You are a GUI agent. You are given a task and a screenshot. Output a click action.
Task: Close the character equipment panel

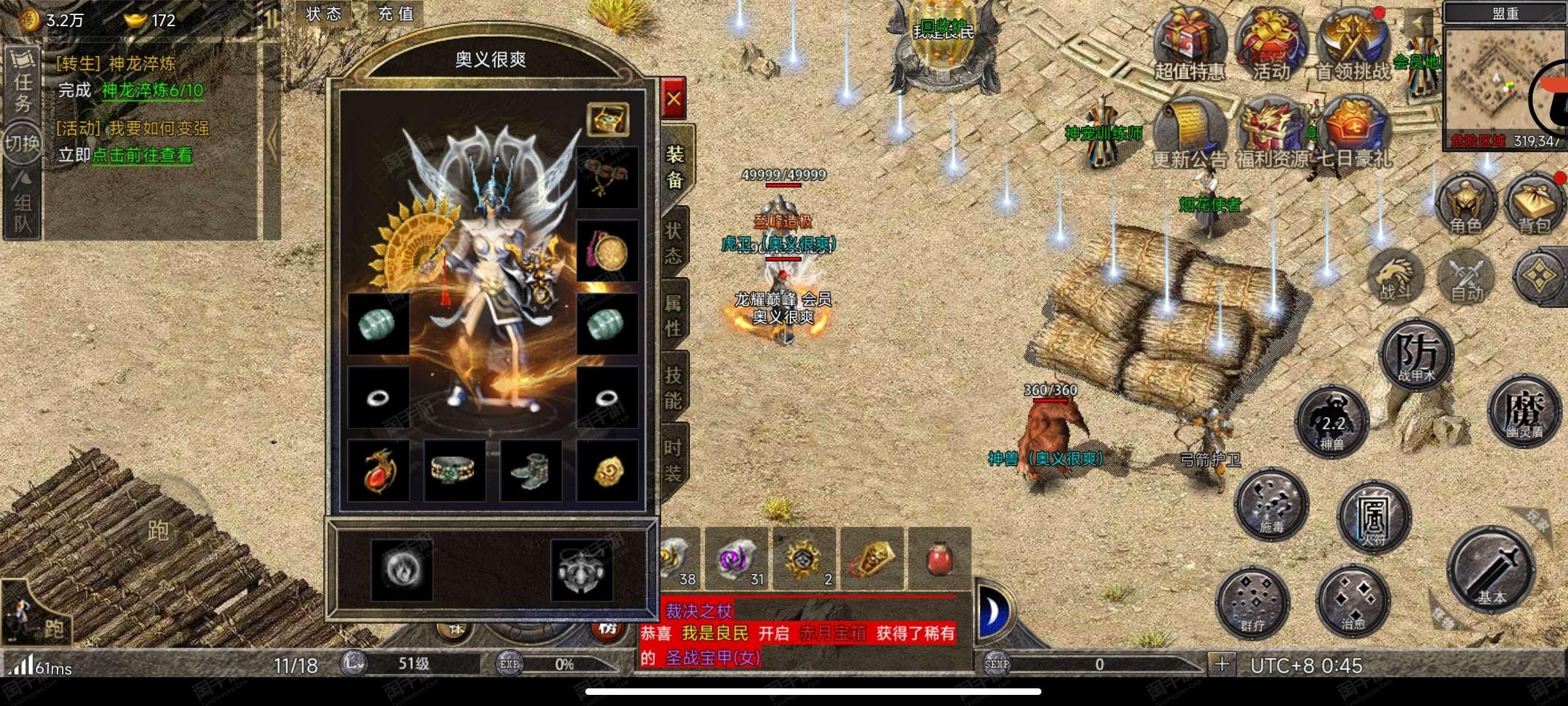[673, 99]
